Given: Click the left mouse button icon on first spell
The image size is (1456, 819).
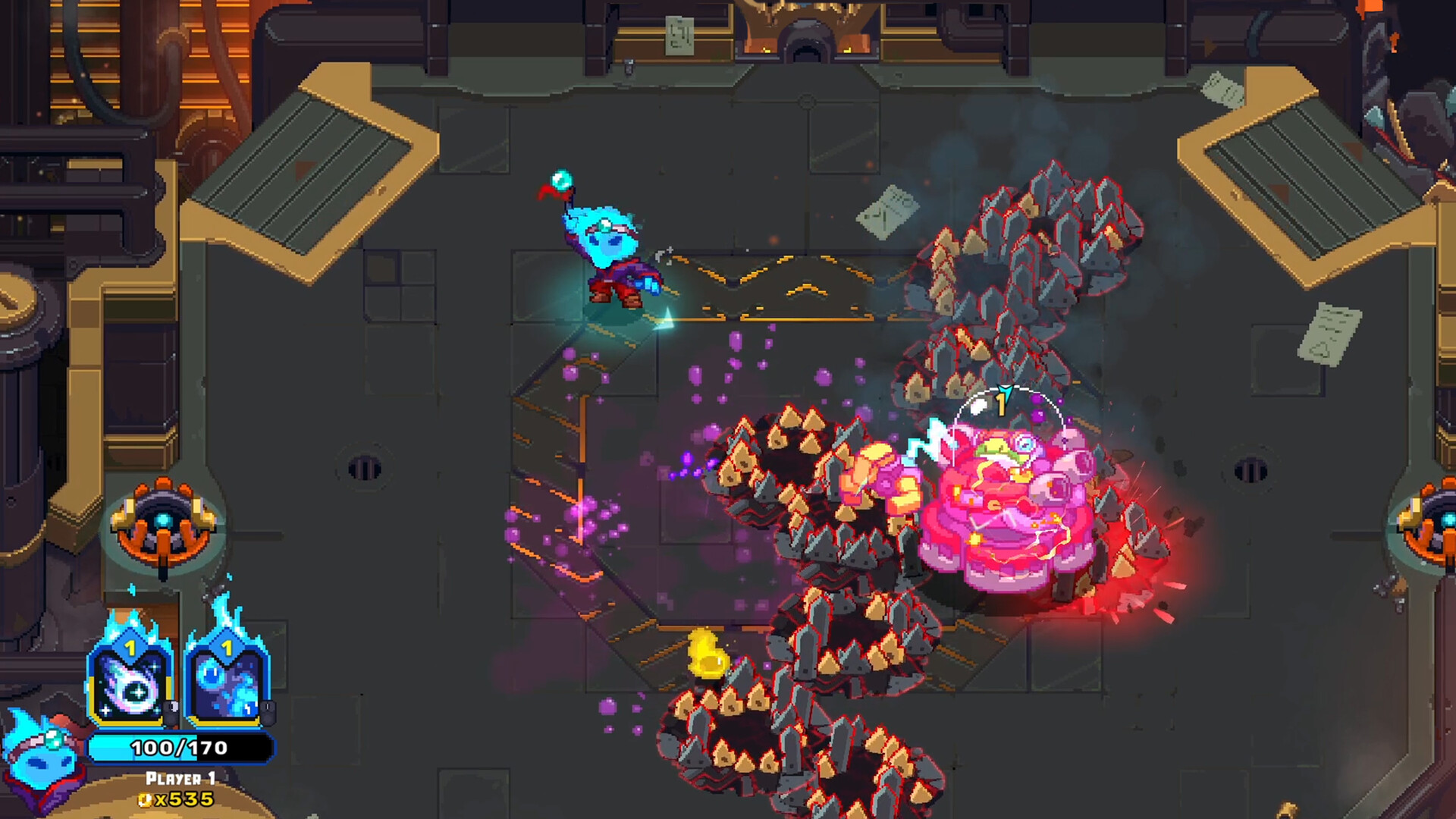Looking at the screenshot, I should pyautogui.click(x=171, y=713).
